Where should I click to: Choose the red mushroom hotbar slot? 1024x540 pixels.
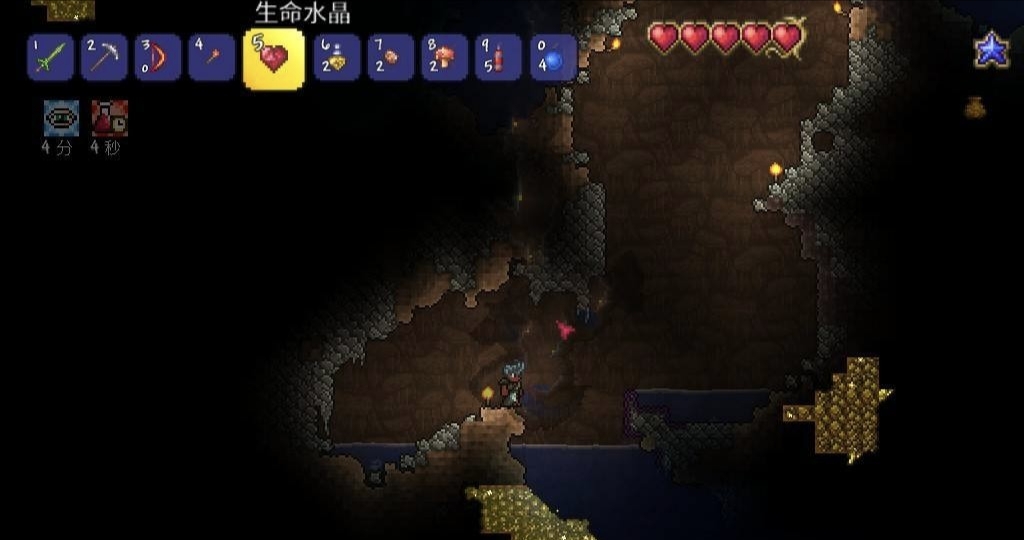(x=445, y=57)
